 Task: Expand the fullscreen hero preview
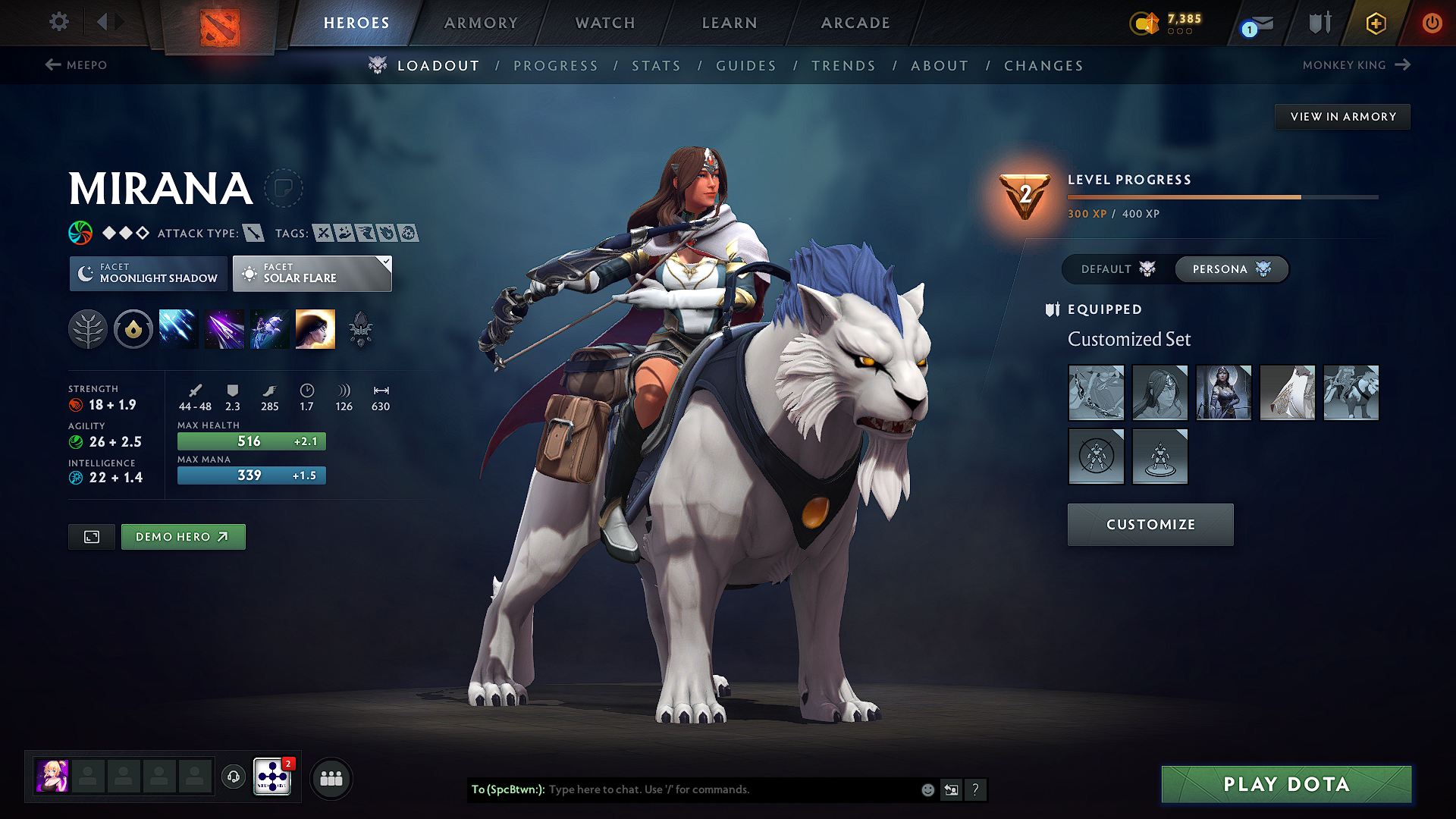pyautogui.click(x=91, y=536)
